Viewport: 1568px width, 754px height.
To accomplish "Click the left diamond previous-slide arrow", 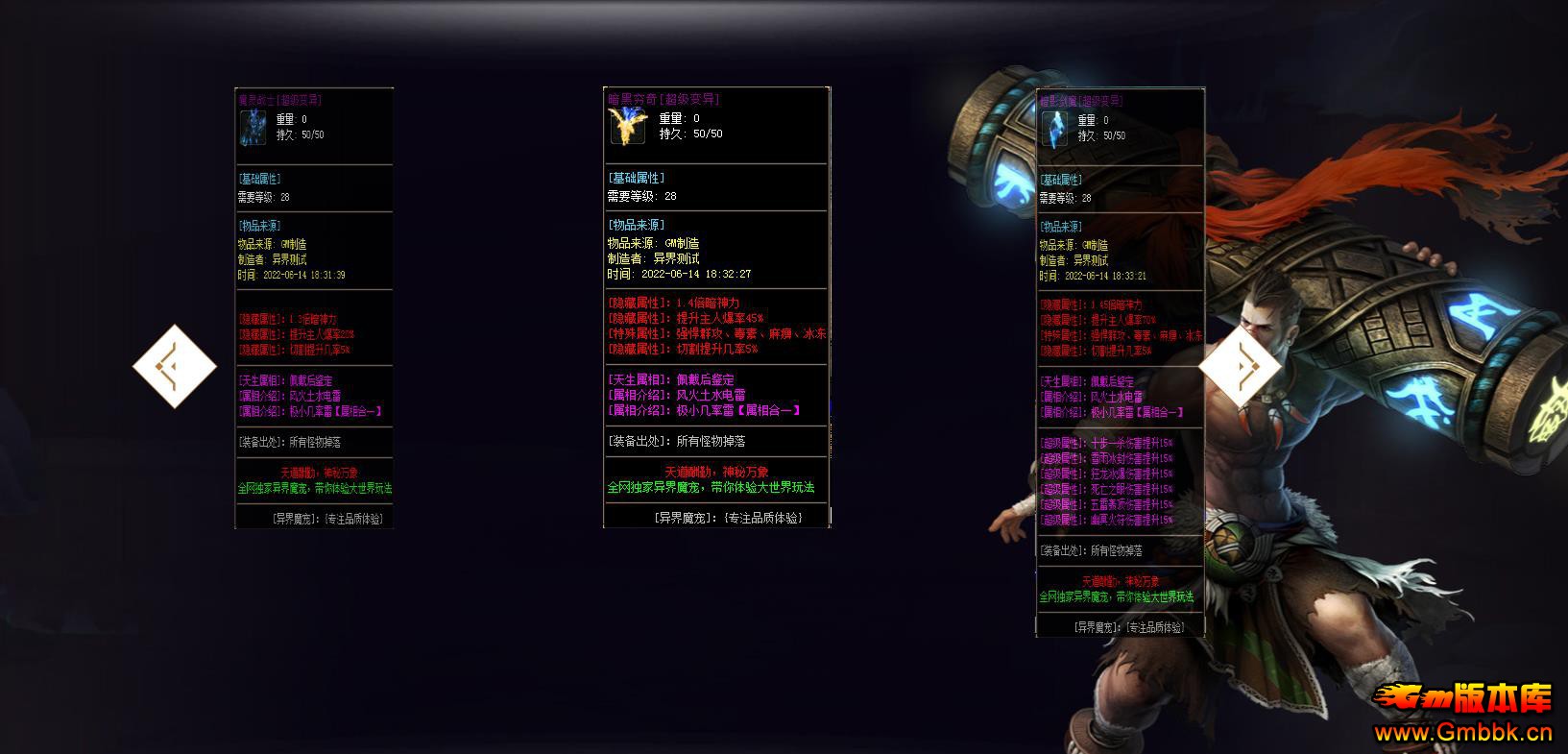I will (175, 366).
